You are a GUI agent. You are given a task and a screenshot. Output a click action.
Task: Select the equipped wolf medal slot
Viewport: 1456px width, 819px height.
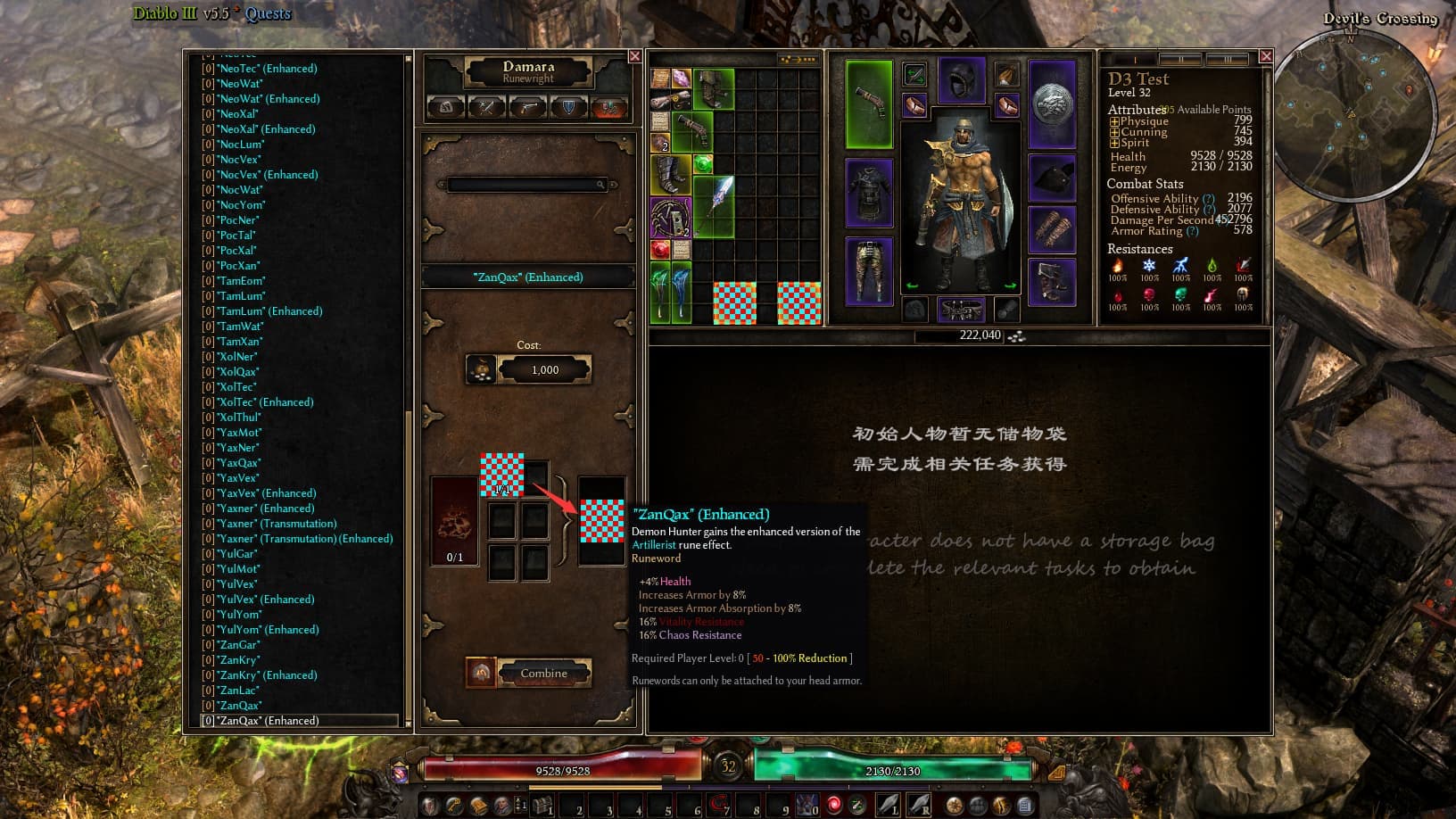(x=1053, y=103)
